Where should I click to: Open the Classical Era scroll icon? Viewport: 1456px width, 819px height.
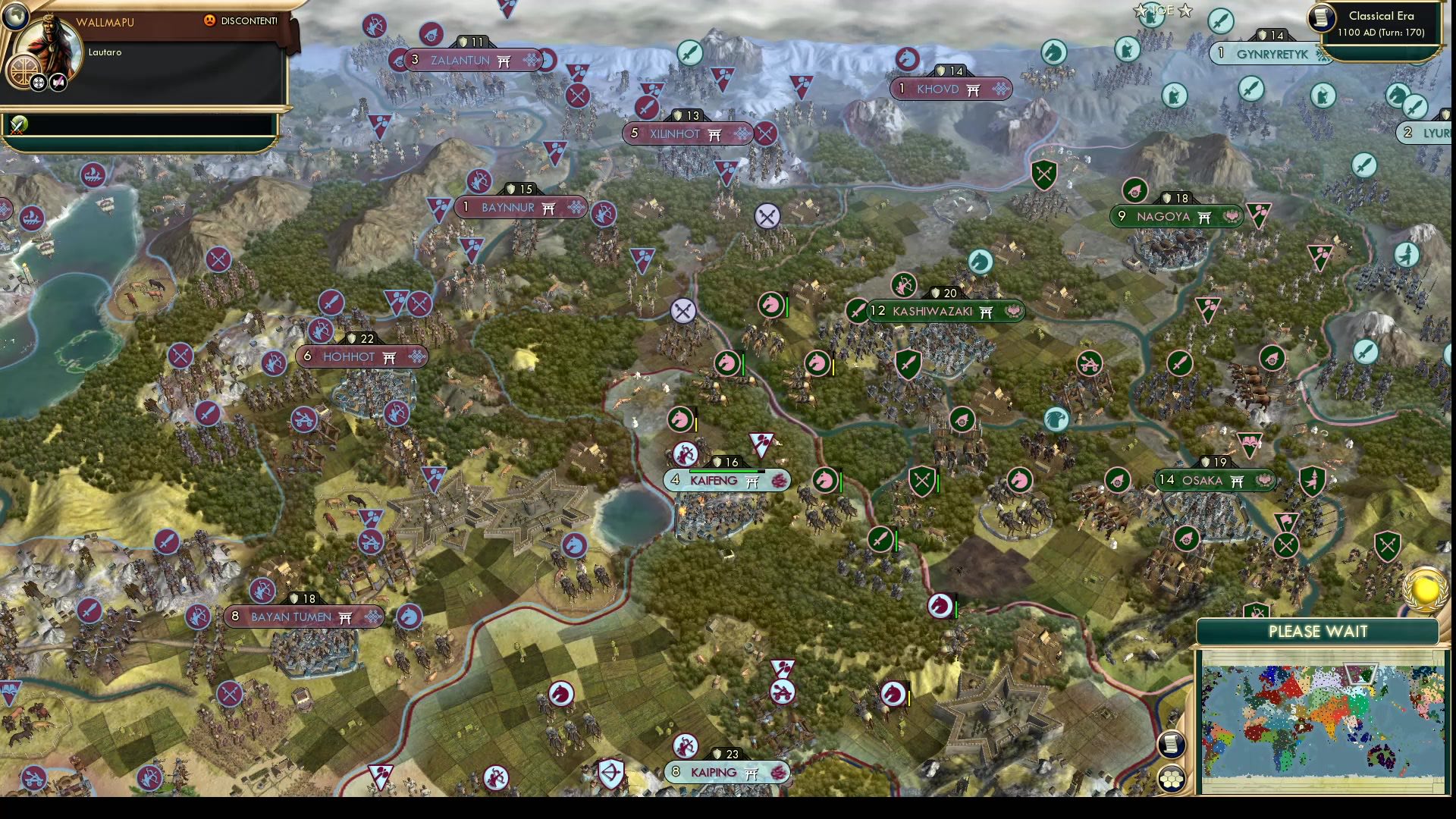(x=1319, y=19)
